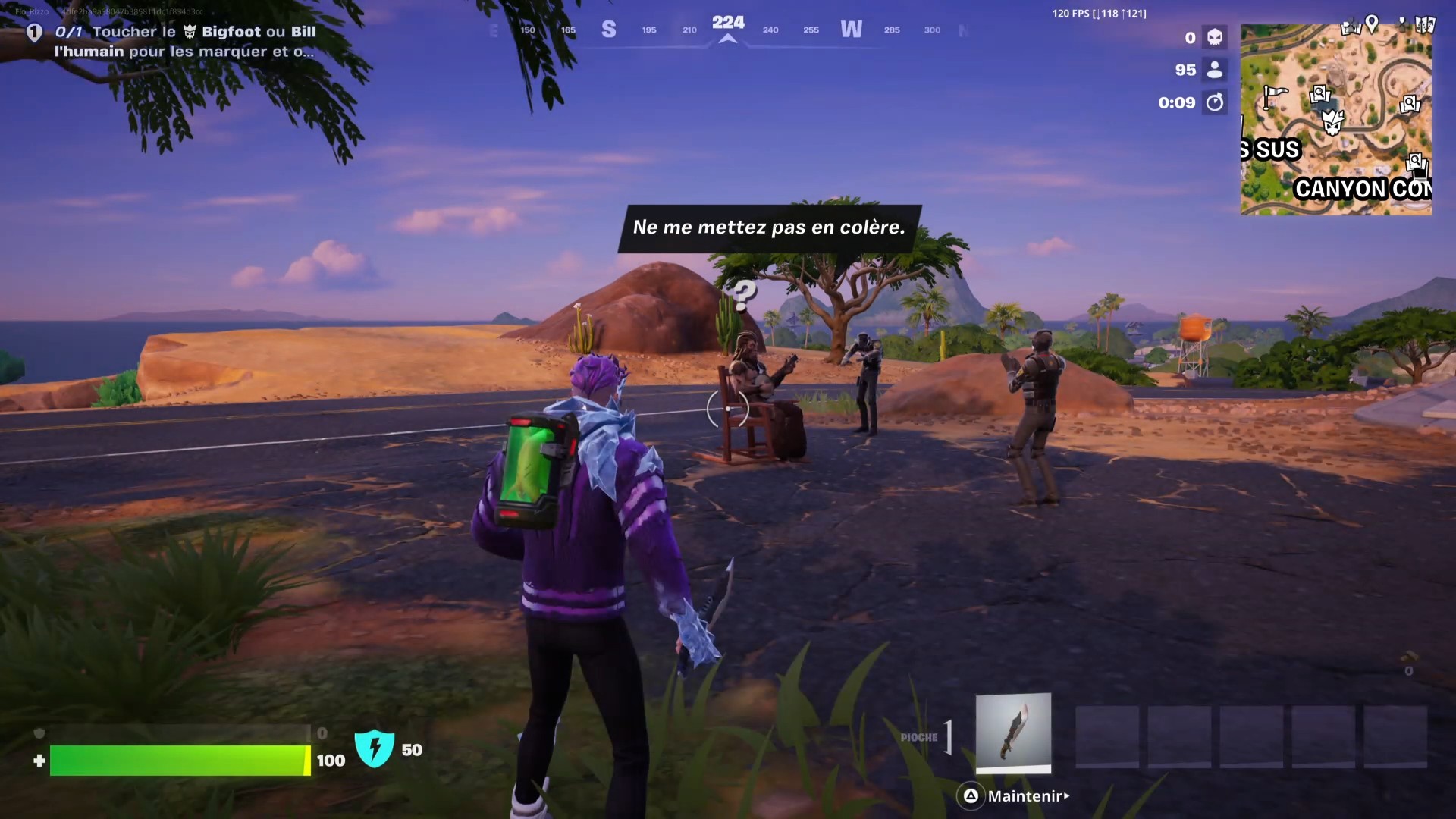Image resolution: width=1456 pixels, height=819 pixels.
Task: Click the quest tracker number 1 badge
Action: point(34,32)
